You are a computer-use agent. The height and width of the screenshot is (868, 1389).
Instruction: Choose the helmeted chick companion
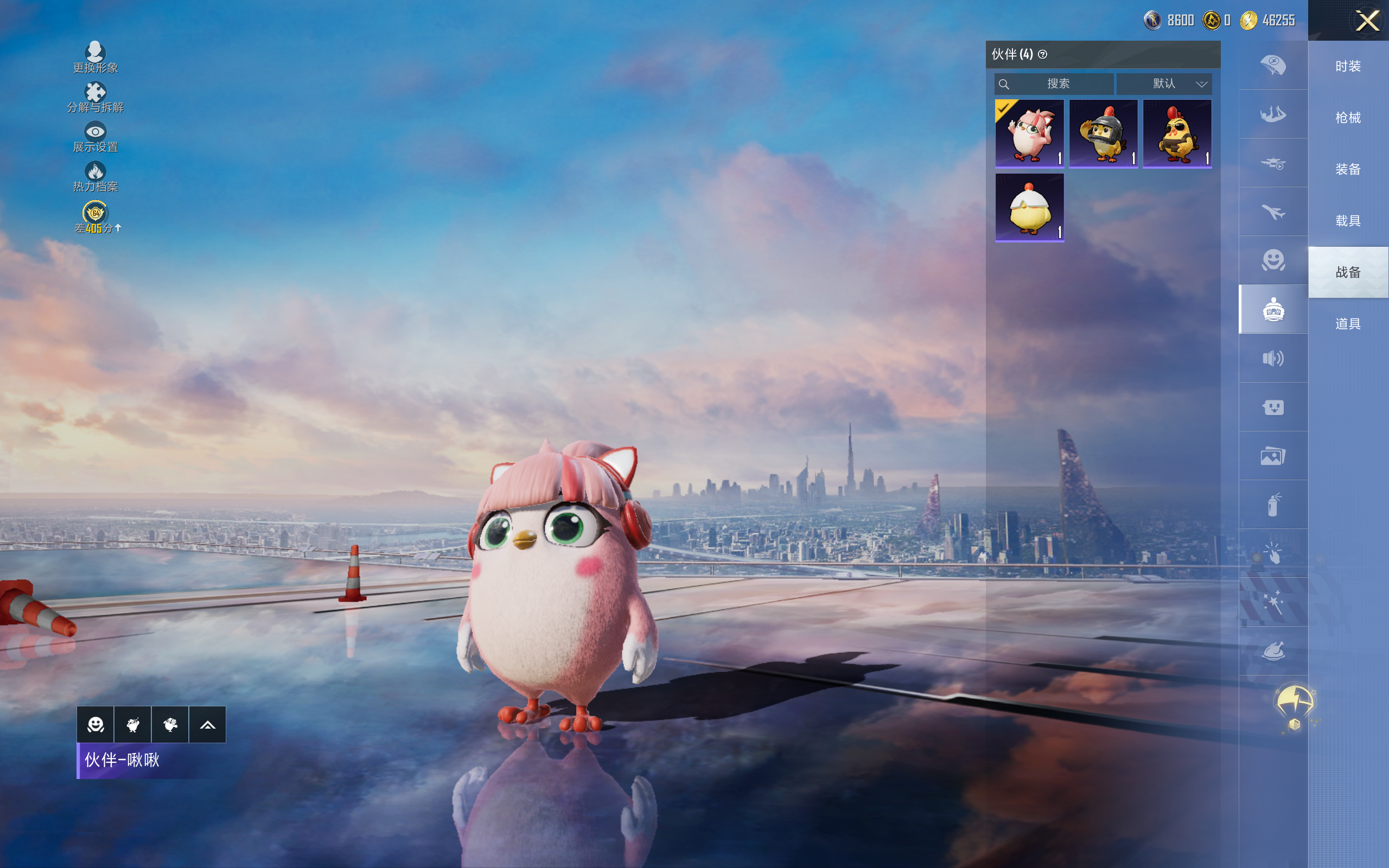[x=1103, y=133]
